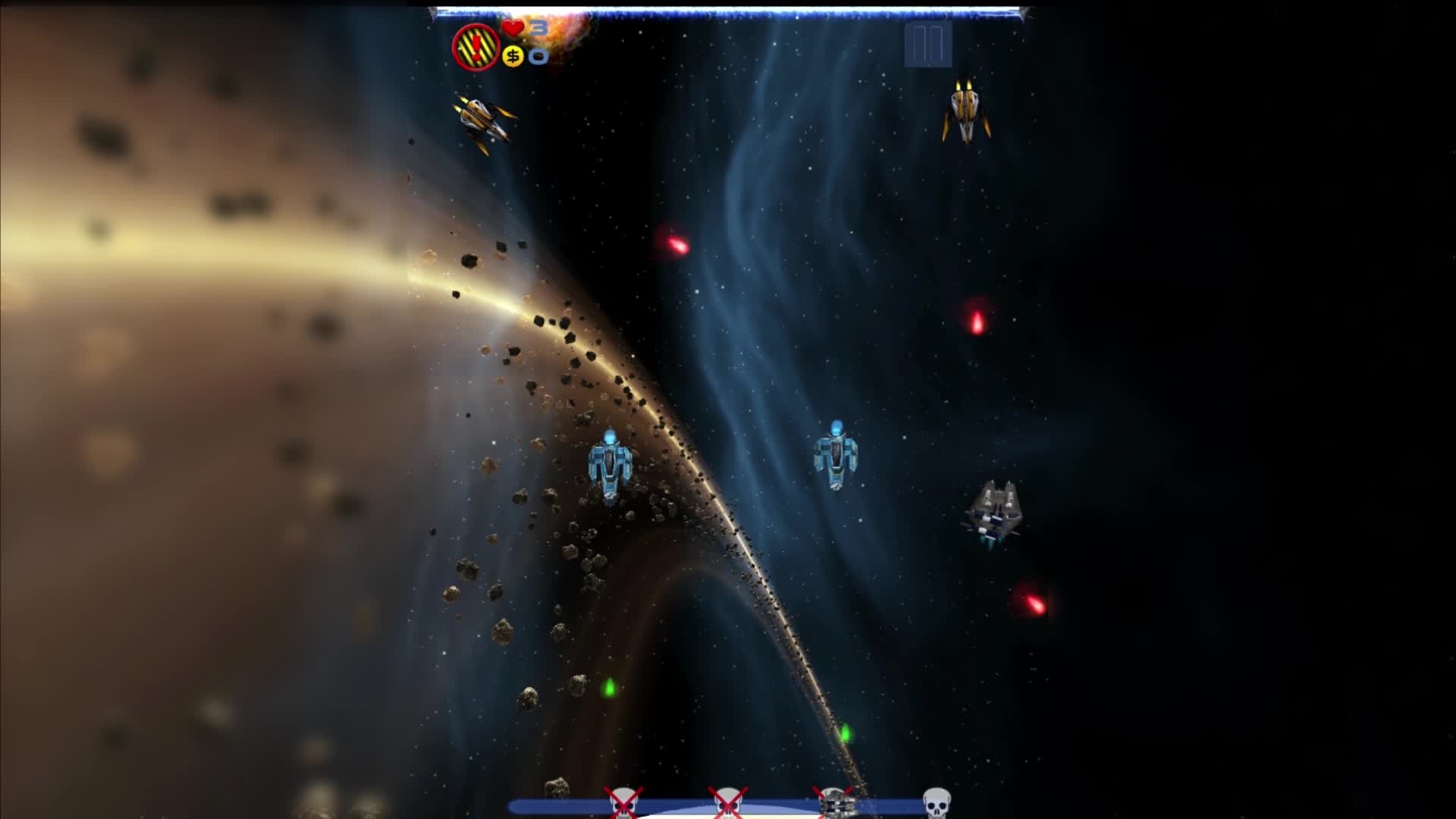Select the red heart lives icon

click(513, 28)
